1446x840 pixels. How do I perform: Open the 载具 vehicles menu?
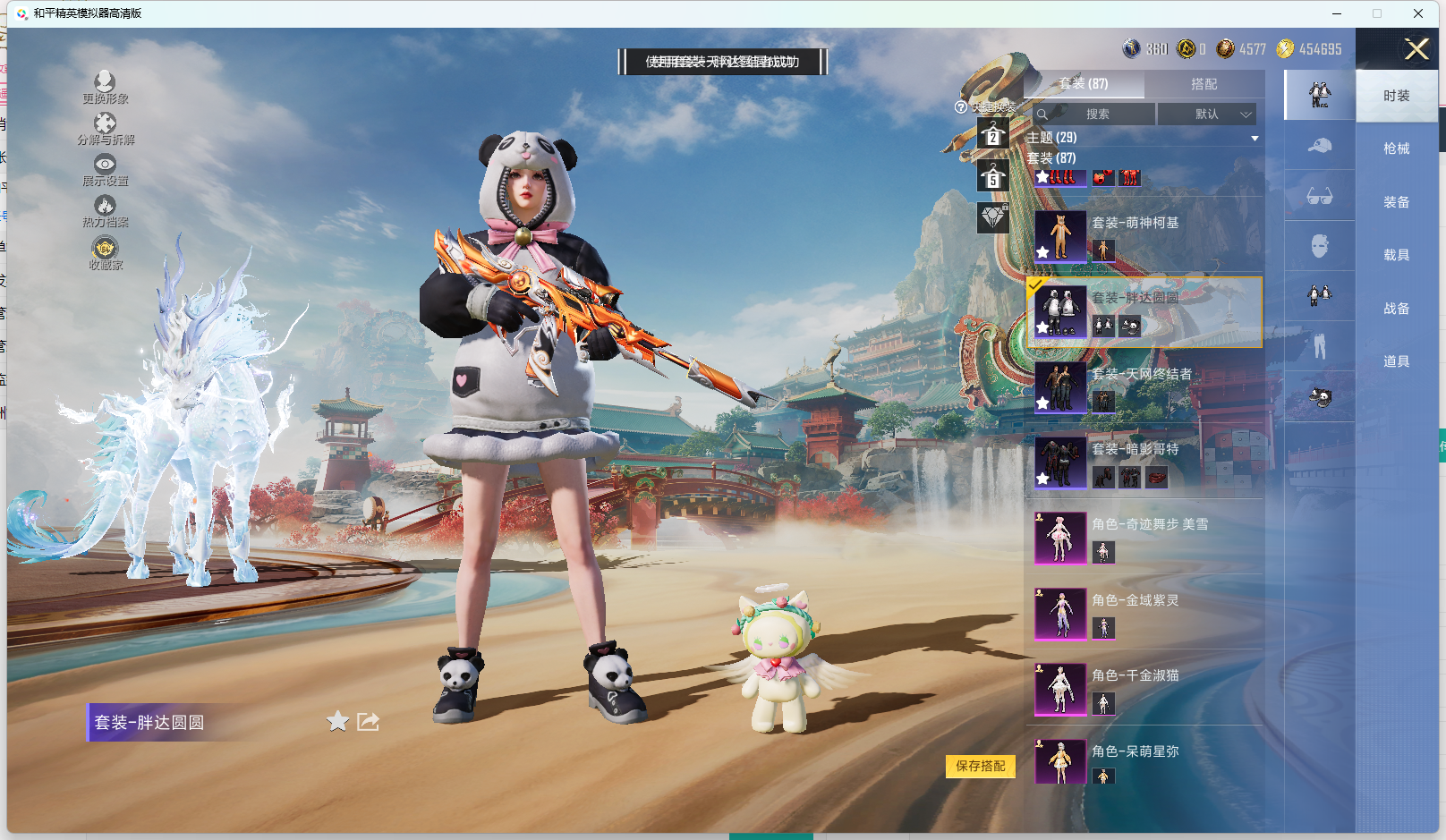click(x=1396, y=255)
